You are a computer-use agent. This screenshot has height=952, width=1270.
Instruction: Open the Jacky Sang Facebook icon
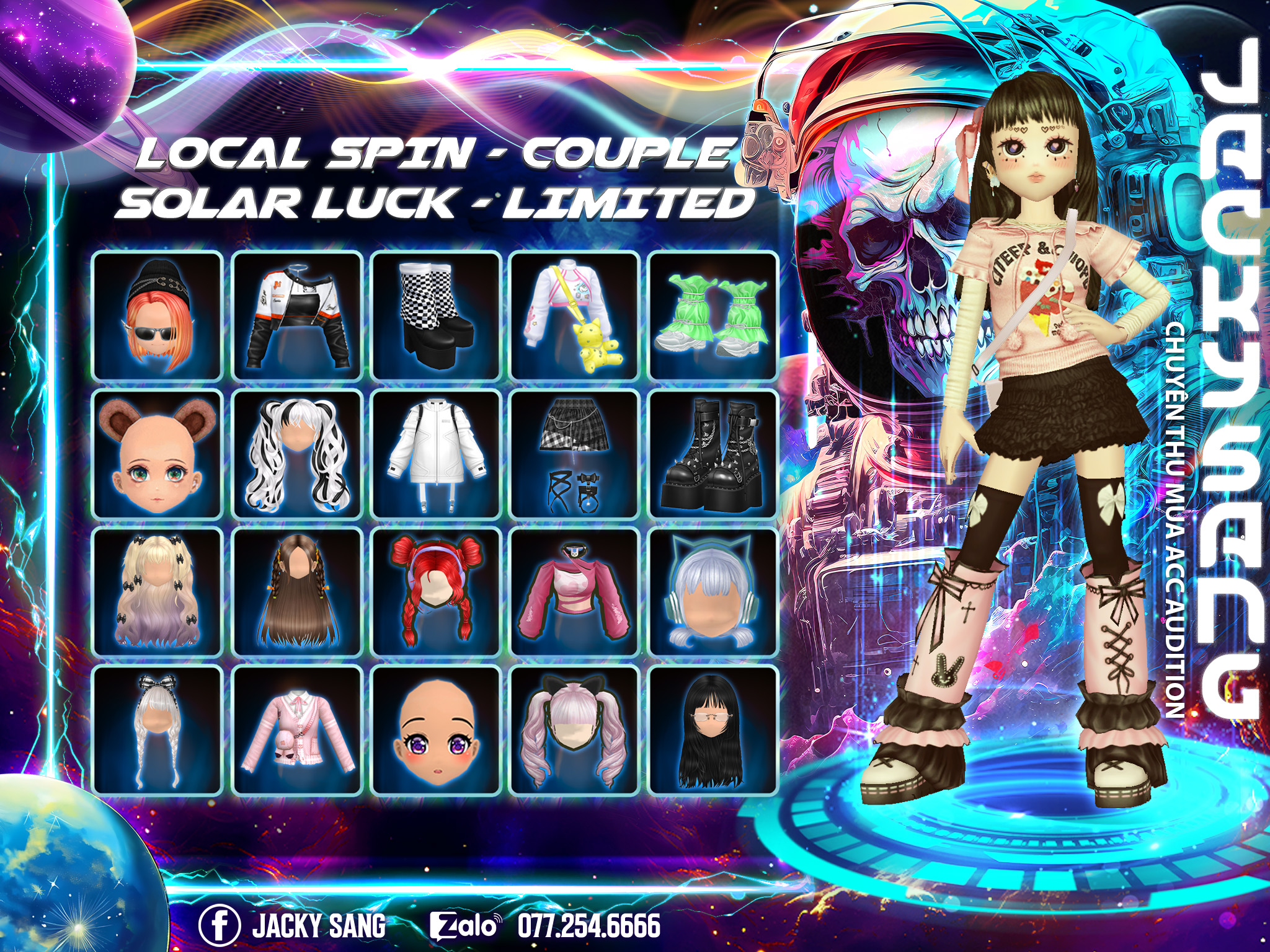(220, 926)
